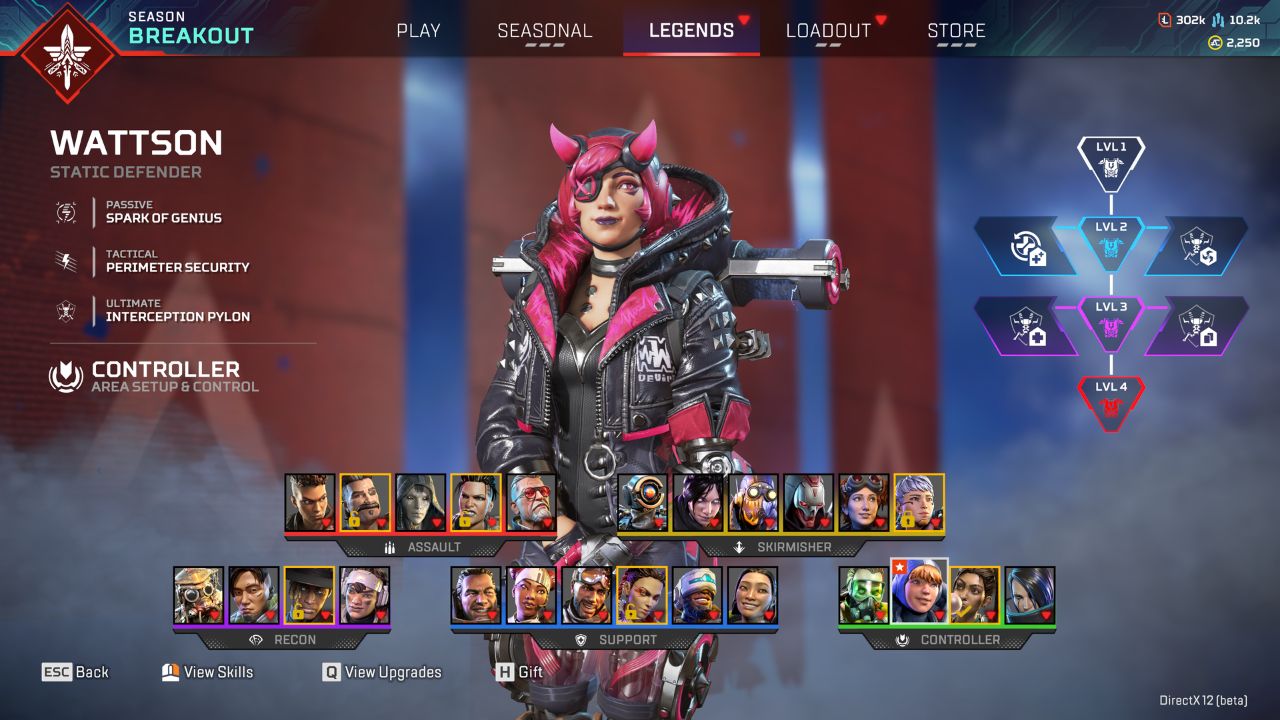Open the Store tab
The width and height of the screenshot is (1280, 720).
pos(956,30)
